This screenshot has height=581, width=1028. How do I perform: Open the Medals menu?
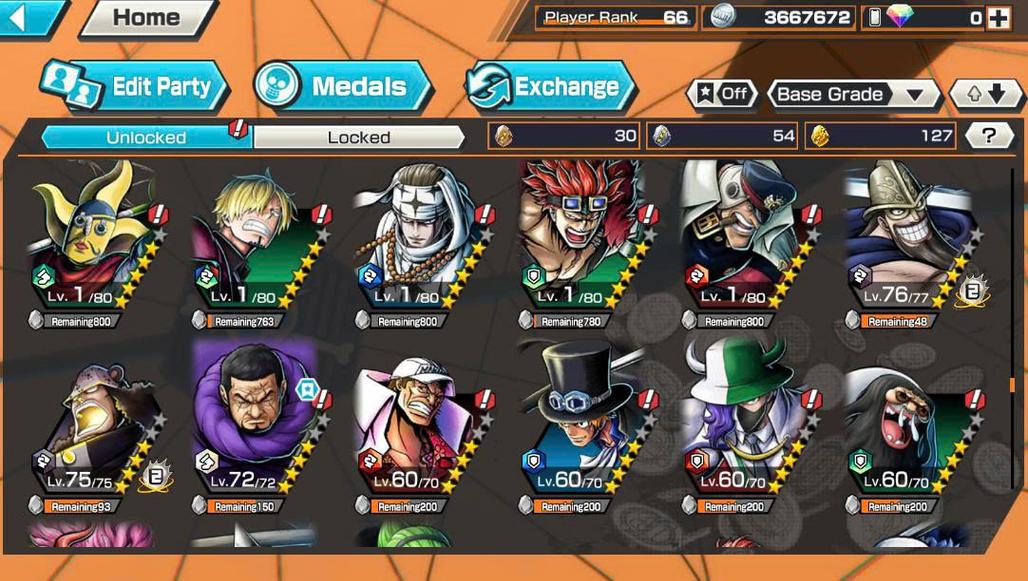(343, 86)
